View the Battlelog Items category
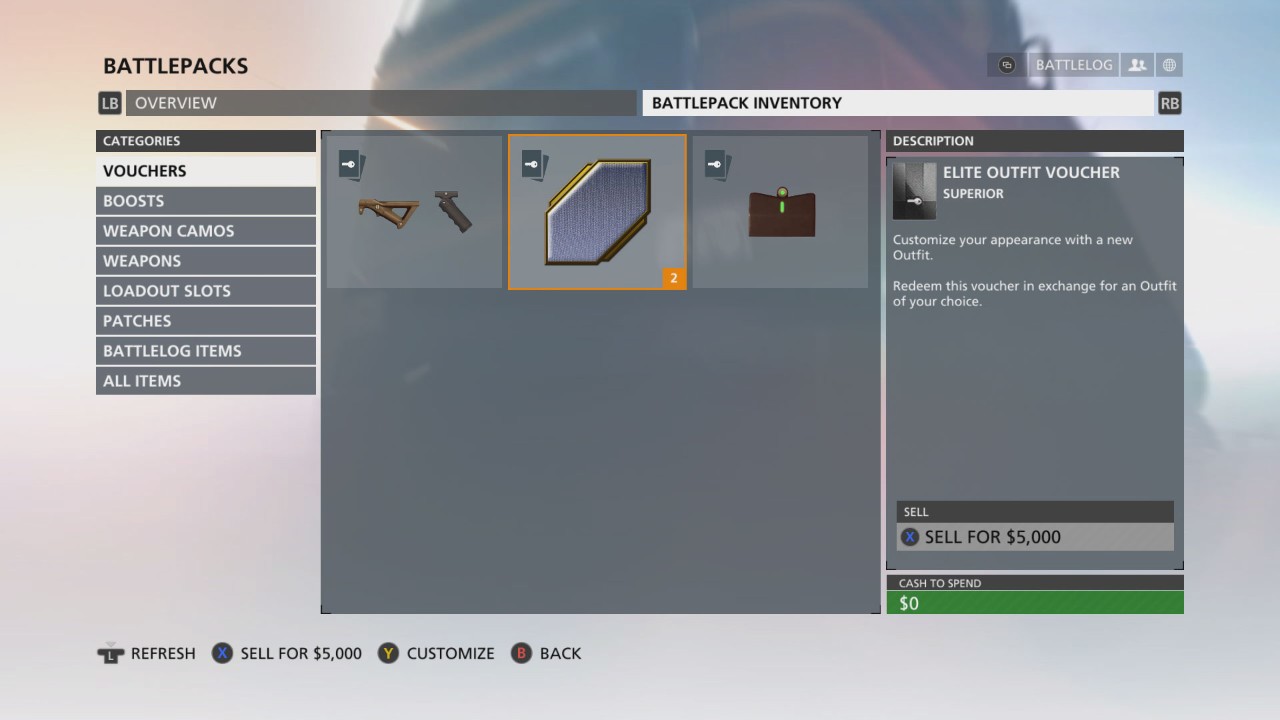Image resolution: width=1280 pixels, height=720 pixels. (206, 351)
